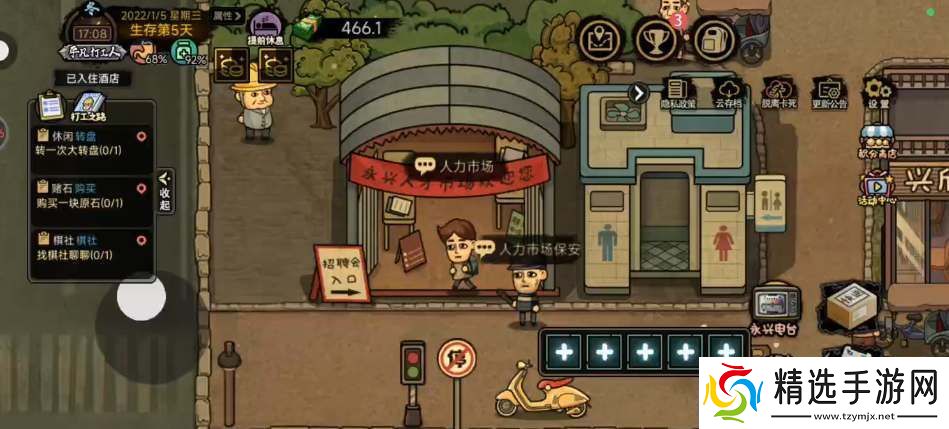Tune in to 永兴电台 radio
Viewport: 949px width, 429px height.
pos(774,310)
